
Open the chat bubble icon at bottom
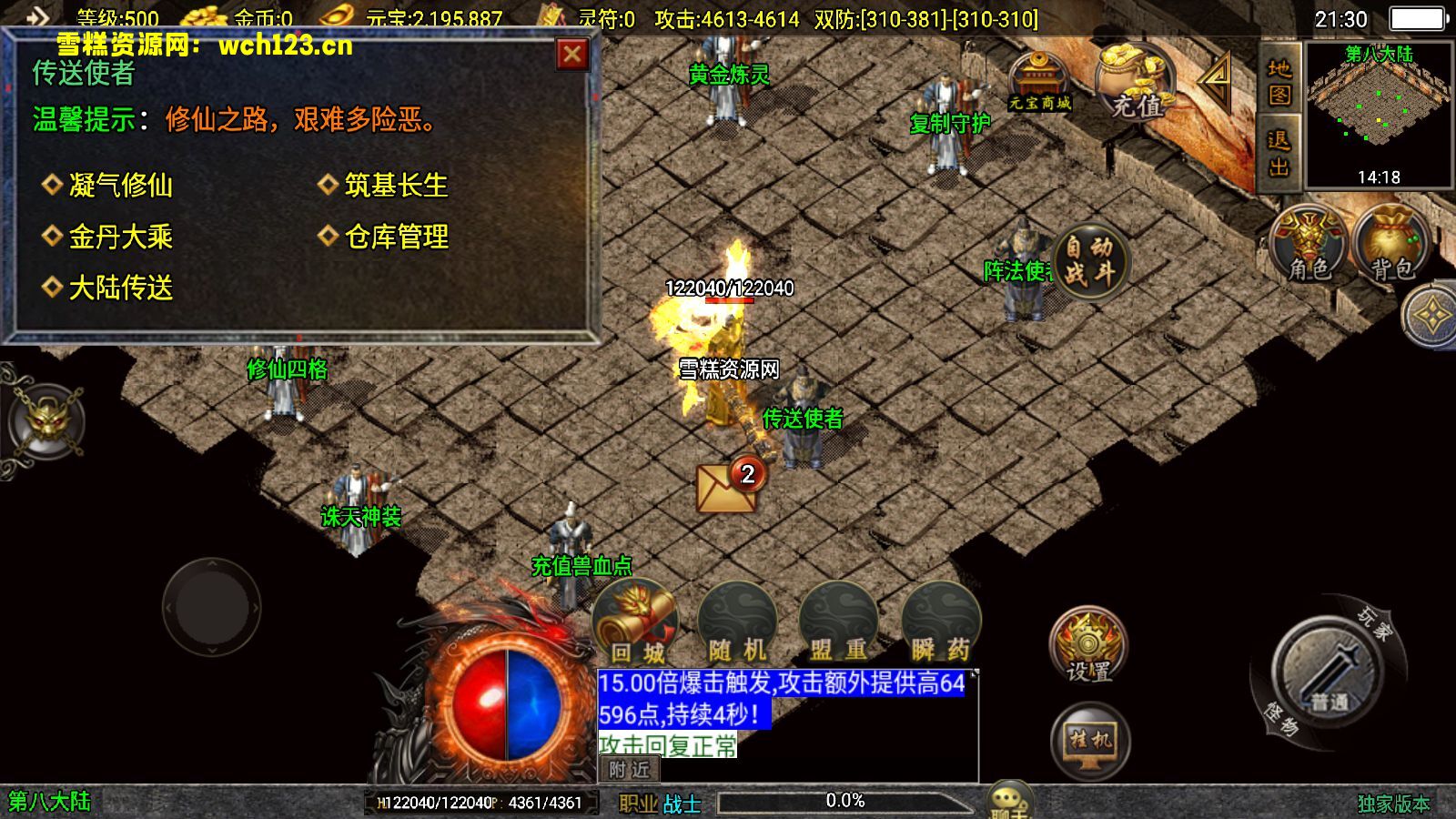pos(1010,798)
